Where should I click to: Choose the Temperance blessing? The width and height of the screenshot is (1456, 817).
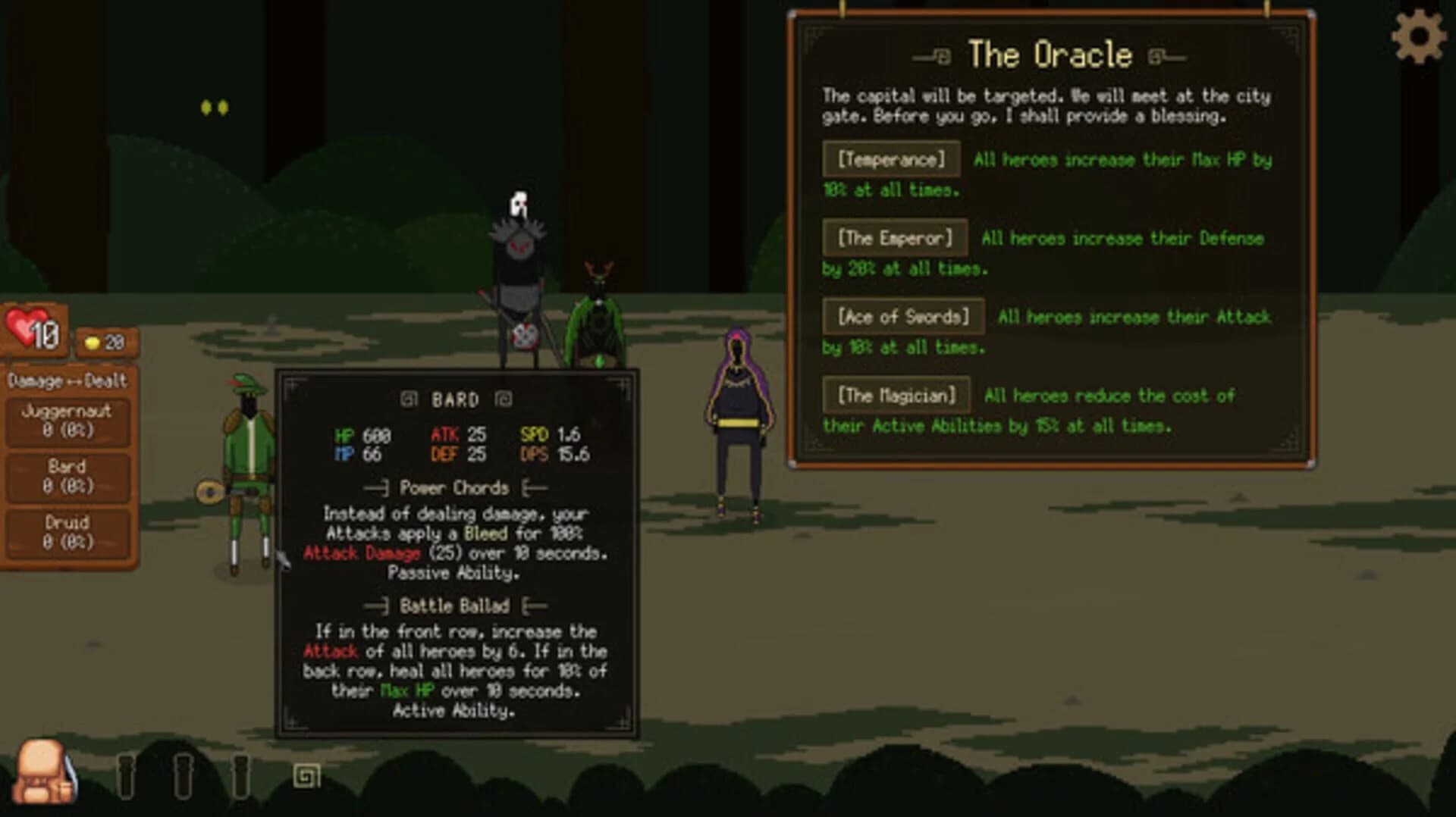click(891, 159)
